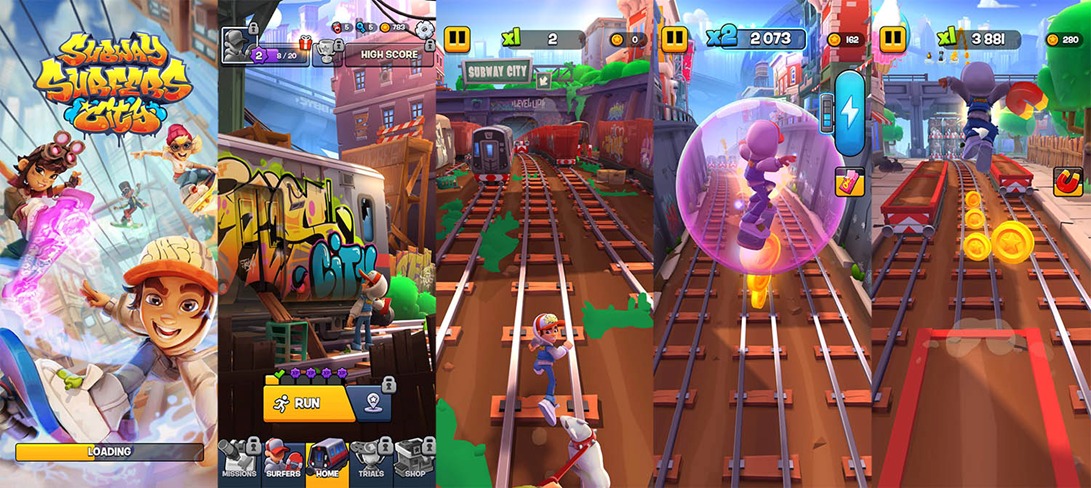
Task: Click the pause button beside the x1 2 score
Action: 457,39
